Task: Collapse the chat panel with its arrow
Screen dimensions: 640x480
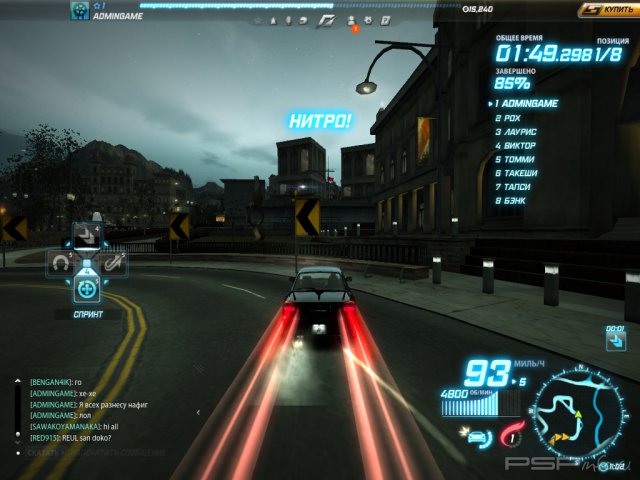Action: (x=197, y=412)
